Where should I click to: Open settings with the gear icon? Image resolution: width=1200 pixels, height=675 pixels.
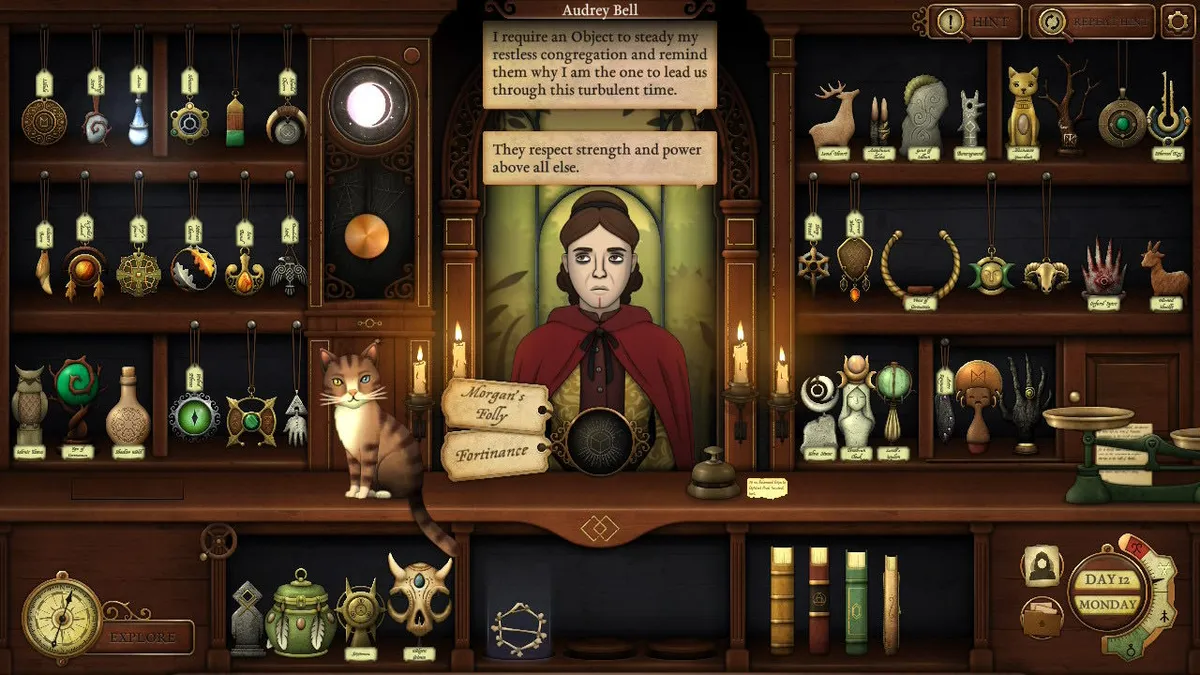(x=1176, y=21)
